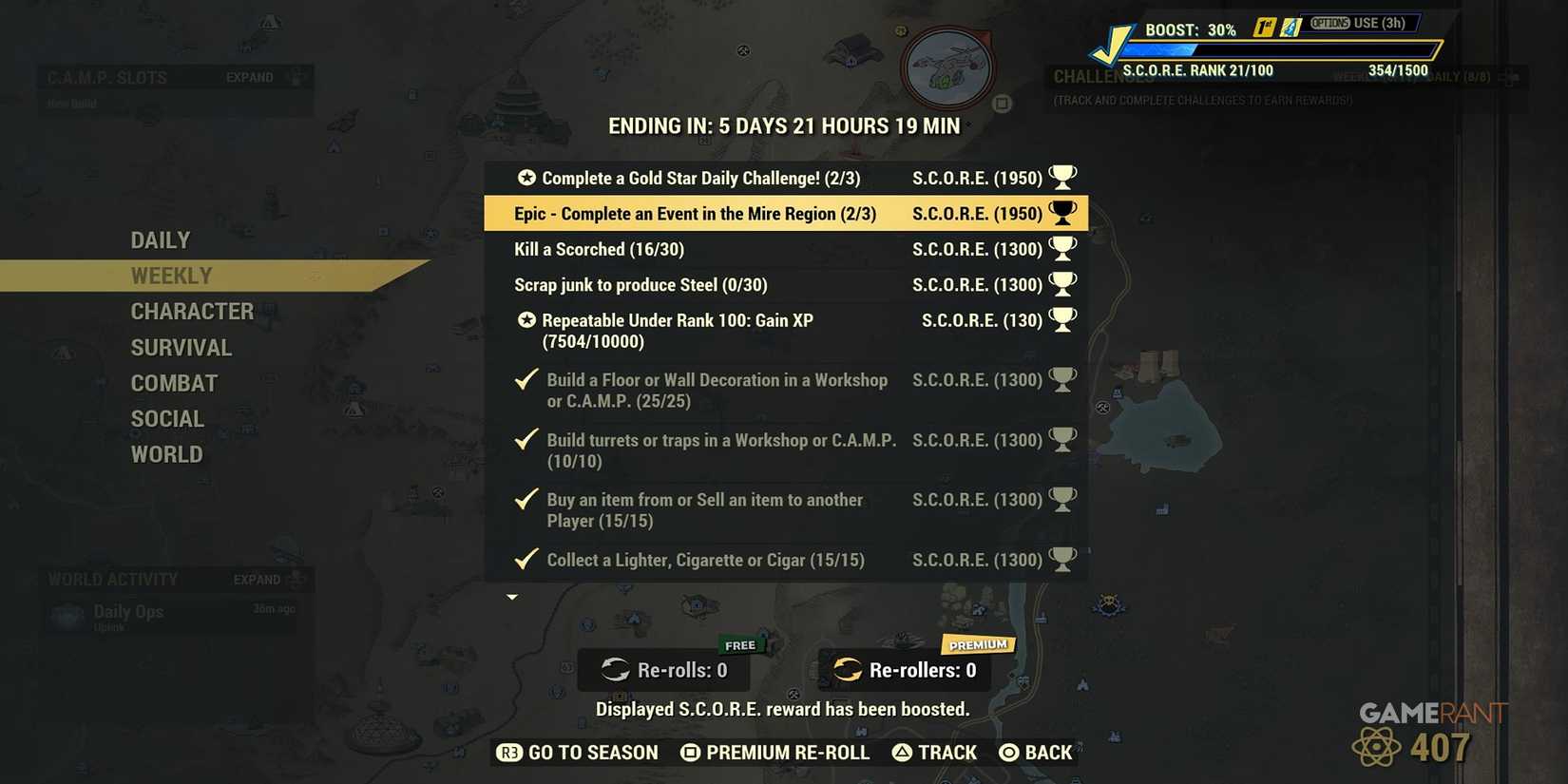Click the checkmark on Build a Floor or Wall Decoration
This screenshot has height=784, width=1568.
526,379
